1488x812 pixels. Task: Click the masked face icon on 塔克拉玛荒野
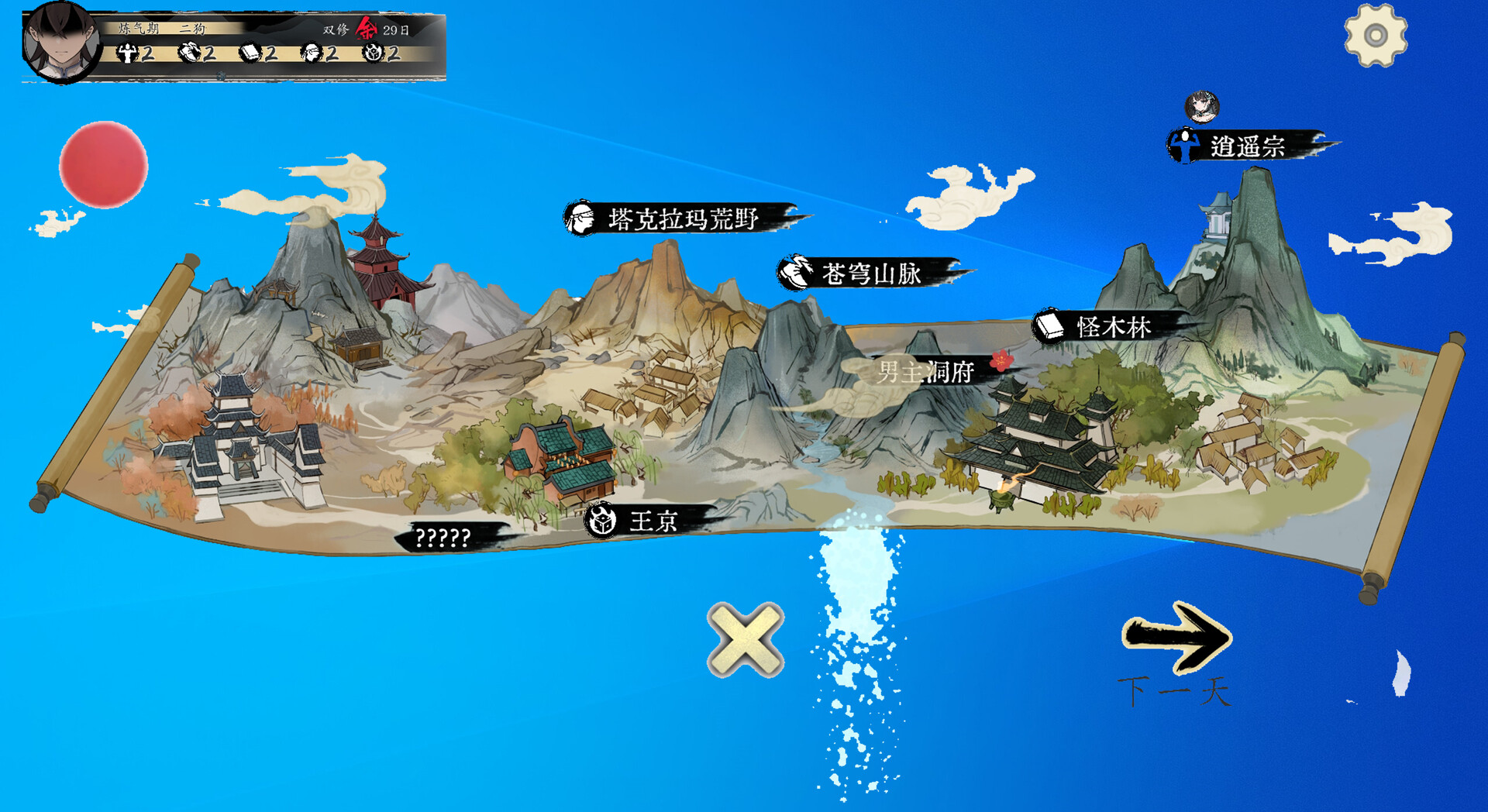[581, 220]
